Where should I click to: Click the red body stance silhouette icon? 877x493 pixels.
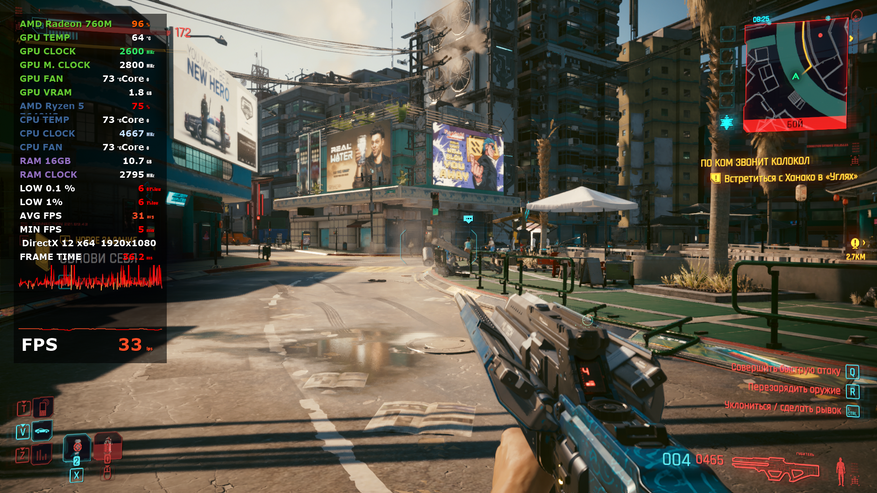840,467
